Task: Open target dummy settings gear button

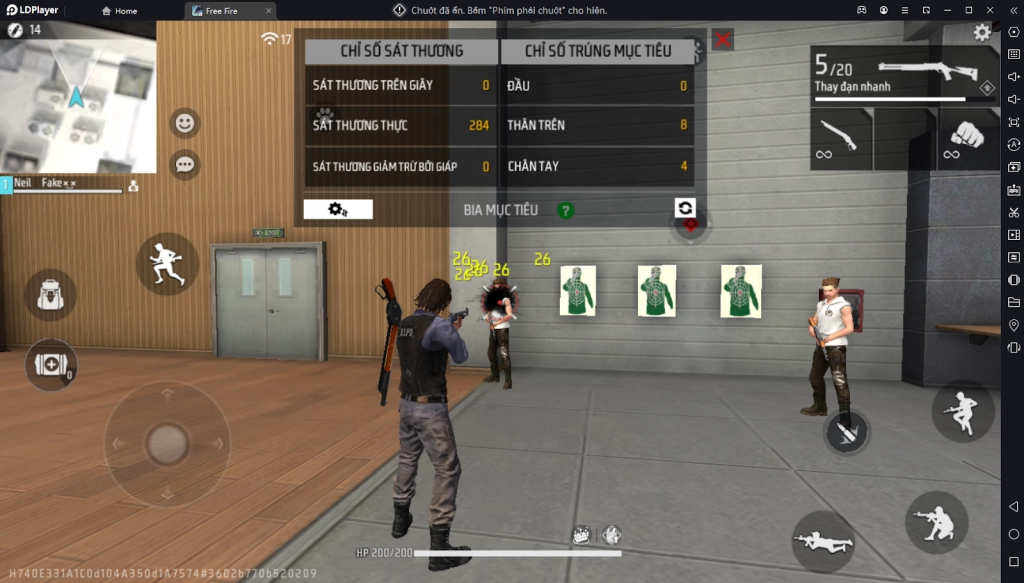Action: [x=338, y=209]
